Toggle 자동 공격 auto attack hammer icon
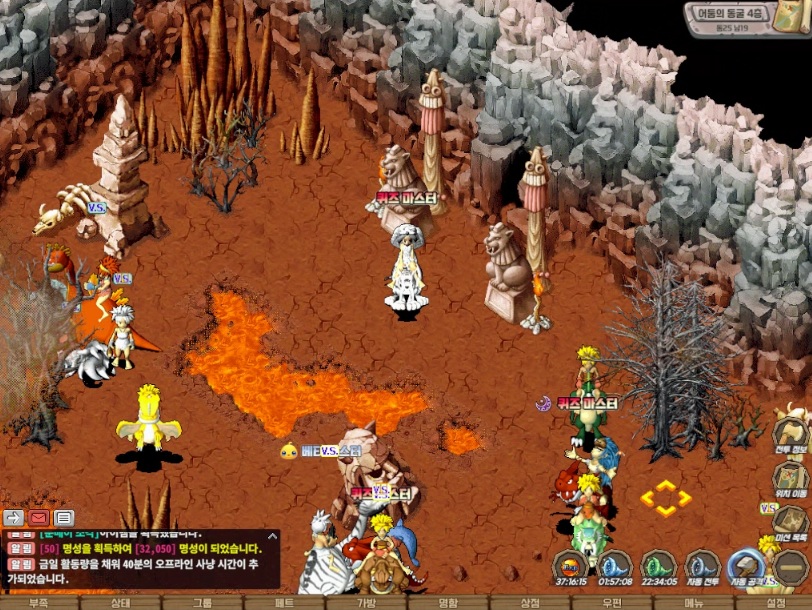 745,567
